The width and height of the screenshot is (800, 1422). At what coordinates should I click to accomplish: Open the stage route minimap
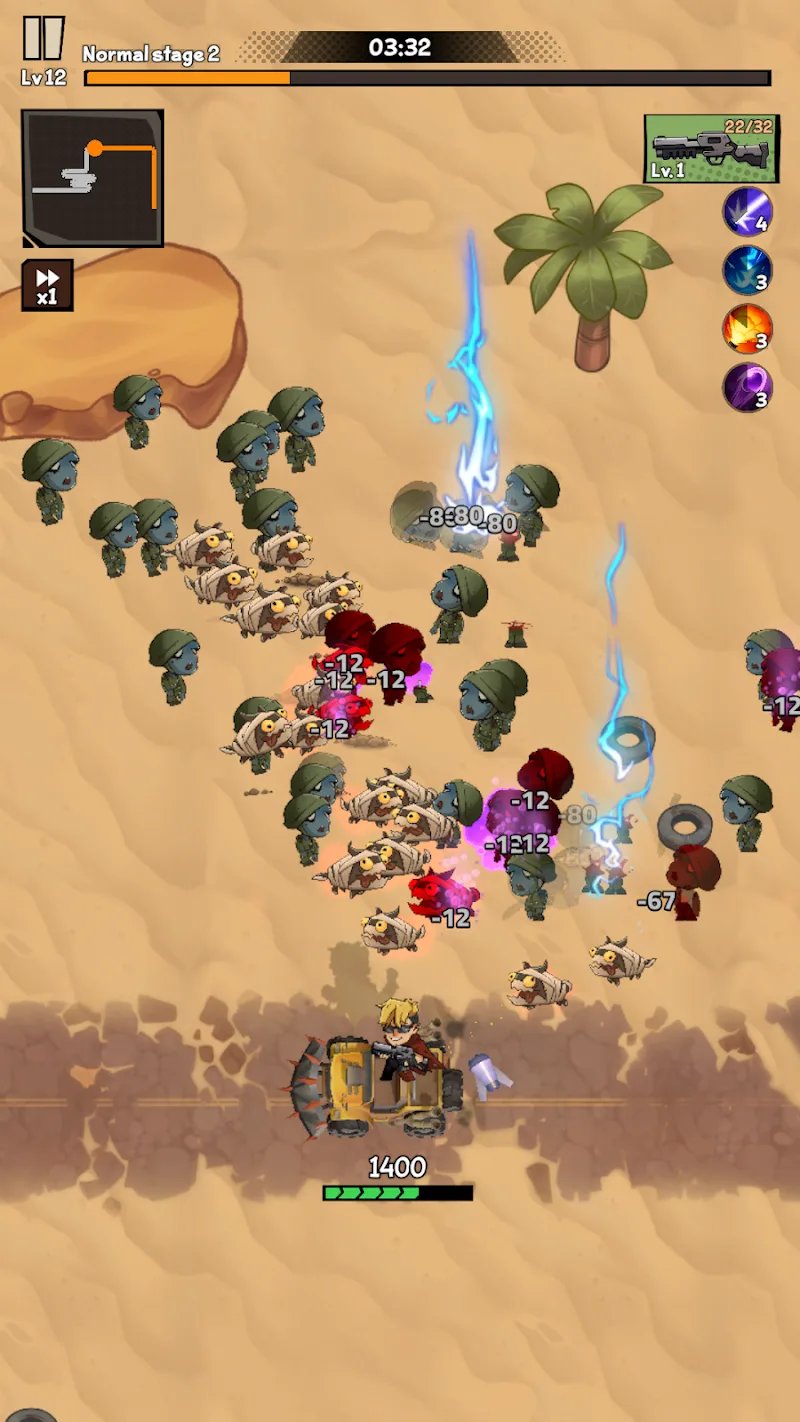coord(92,178)
